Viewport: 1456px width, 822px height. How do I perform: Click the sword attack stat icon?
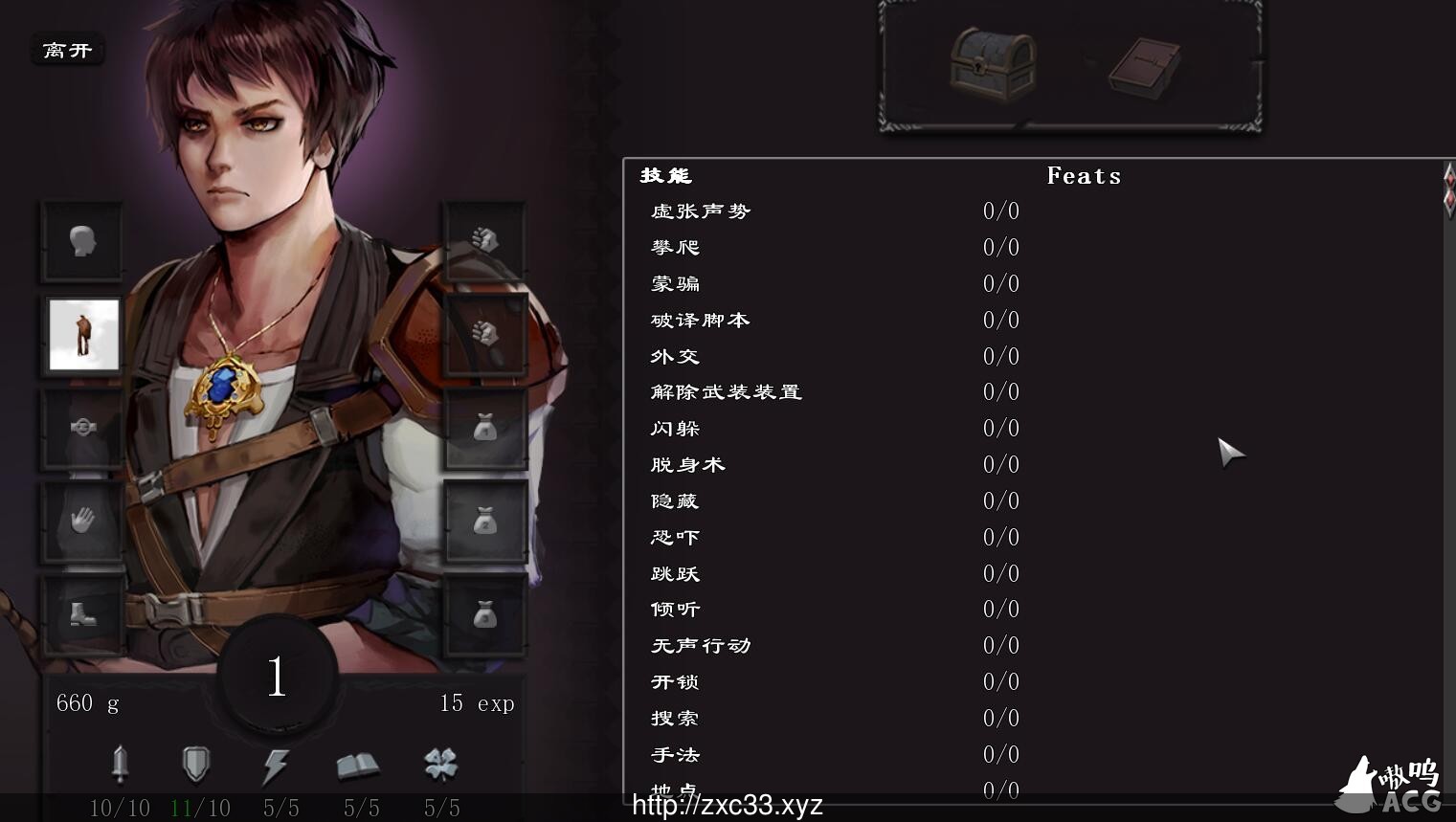[x=120, y=764]
